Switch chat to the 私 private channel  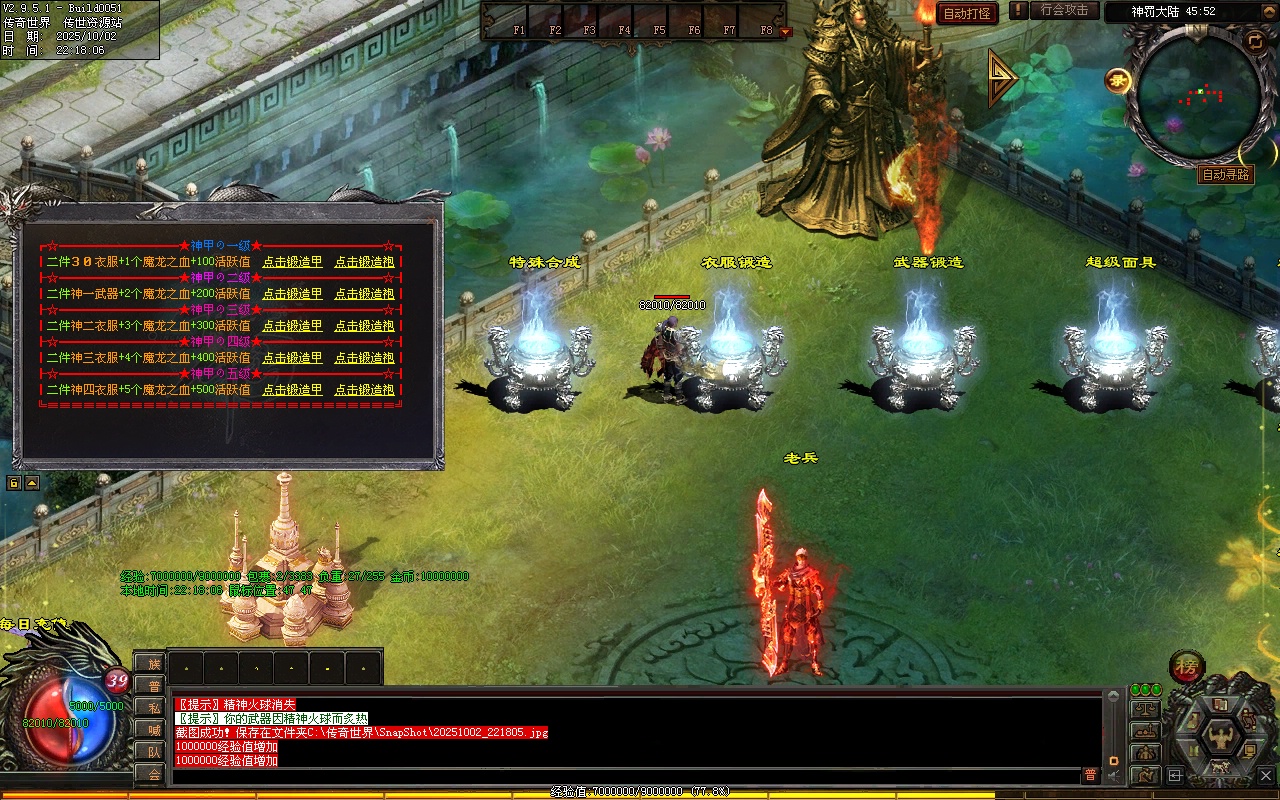coord(153,707)
